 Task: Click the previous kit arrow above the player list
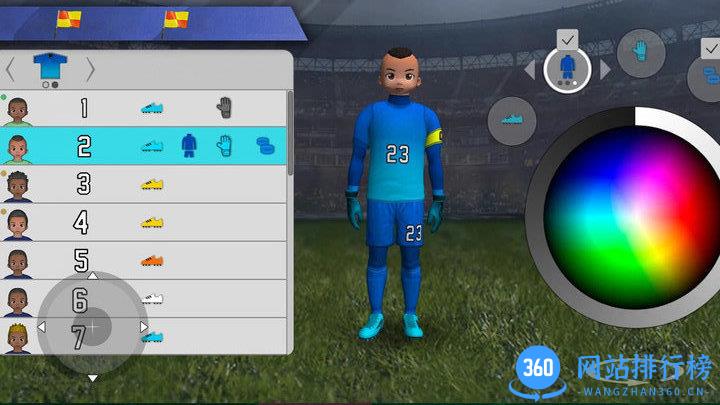pyautogui.click(x=10, y=69)
